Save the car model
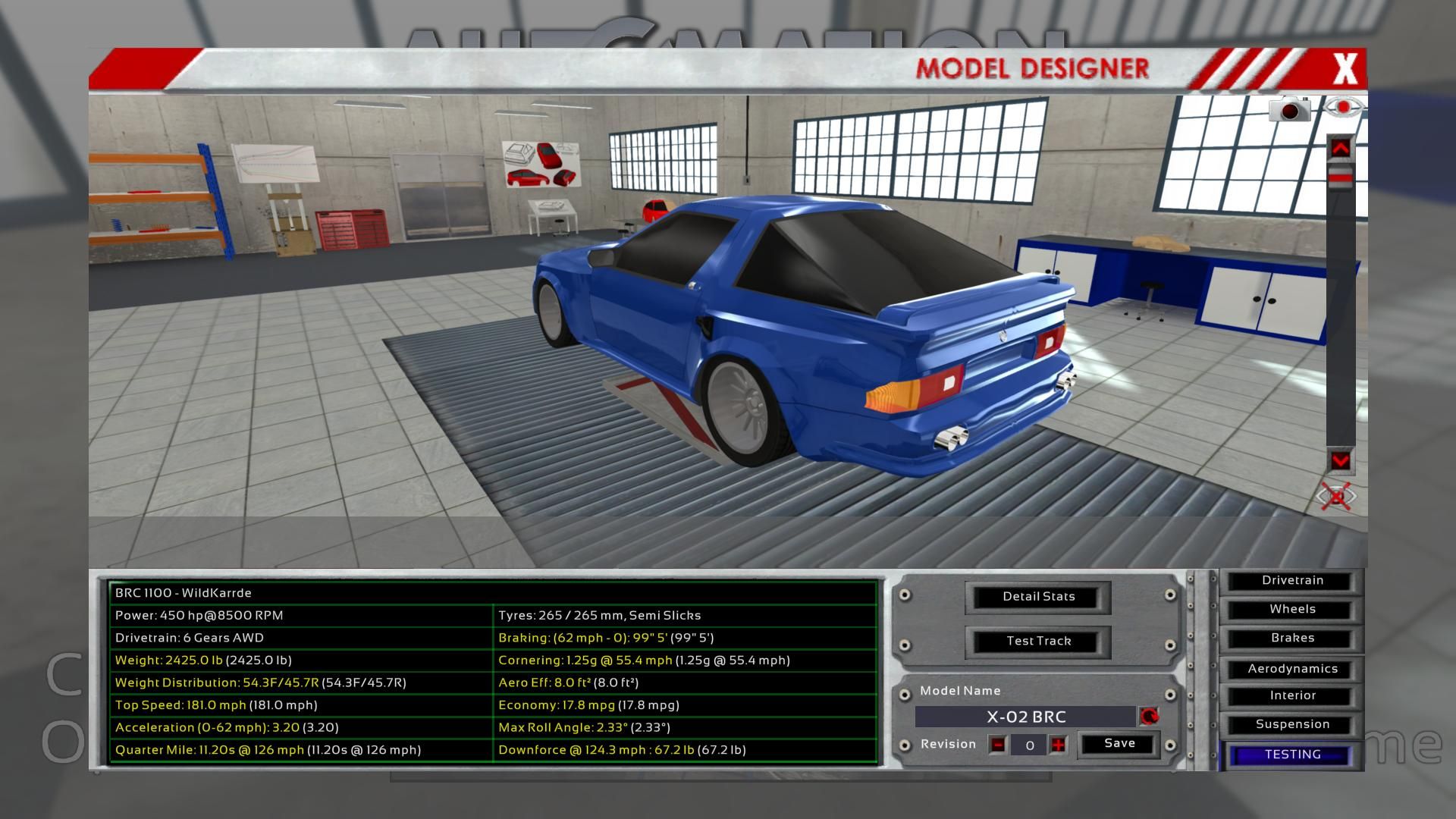Screen dimensions: 1456x819 (1119, 744)
